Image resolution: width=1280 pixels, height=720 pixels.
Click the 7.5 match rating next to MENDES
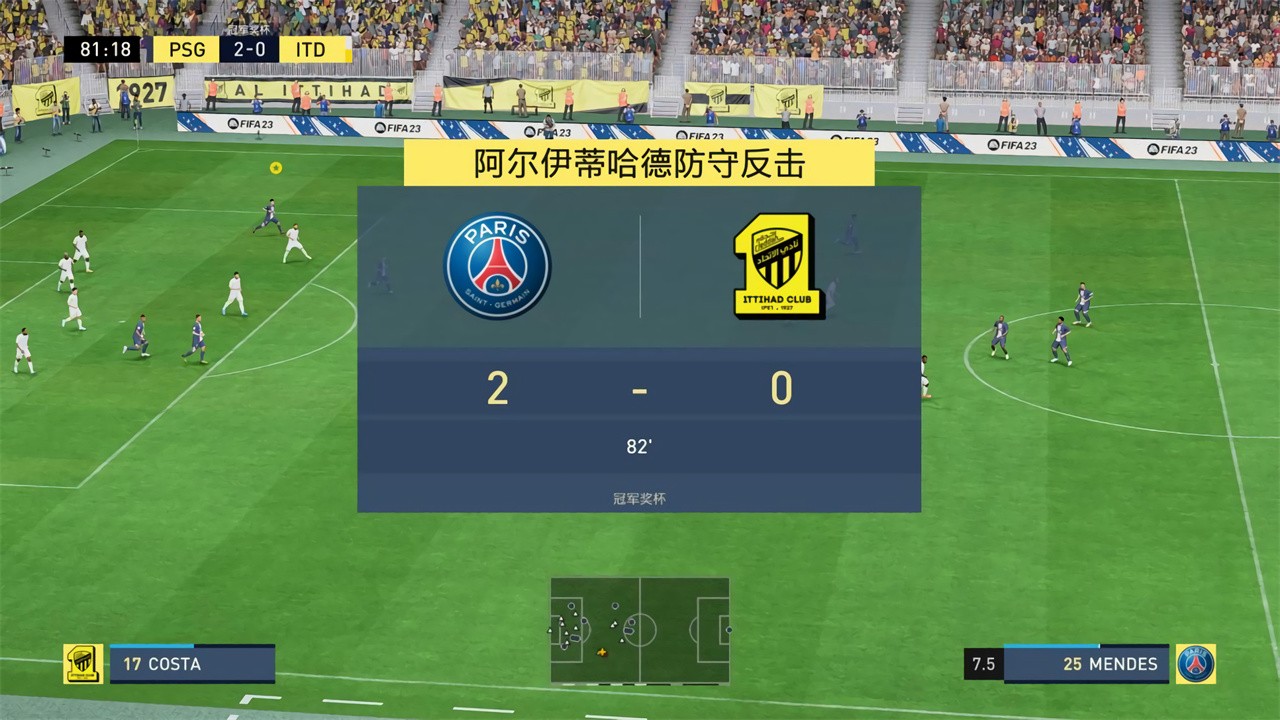coord(983,663)
